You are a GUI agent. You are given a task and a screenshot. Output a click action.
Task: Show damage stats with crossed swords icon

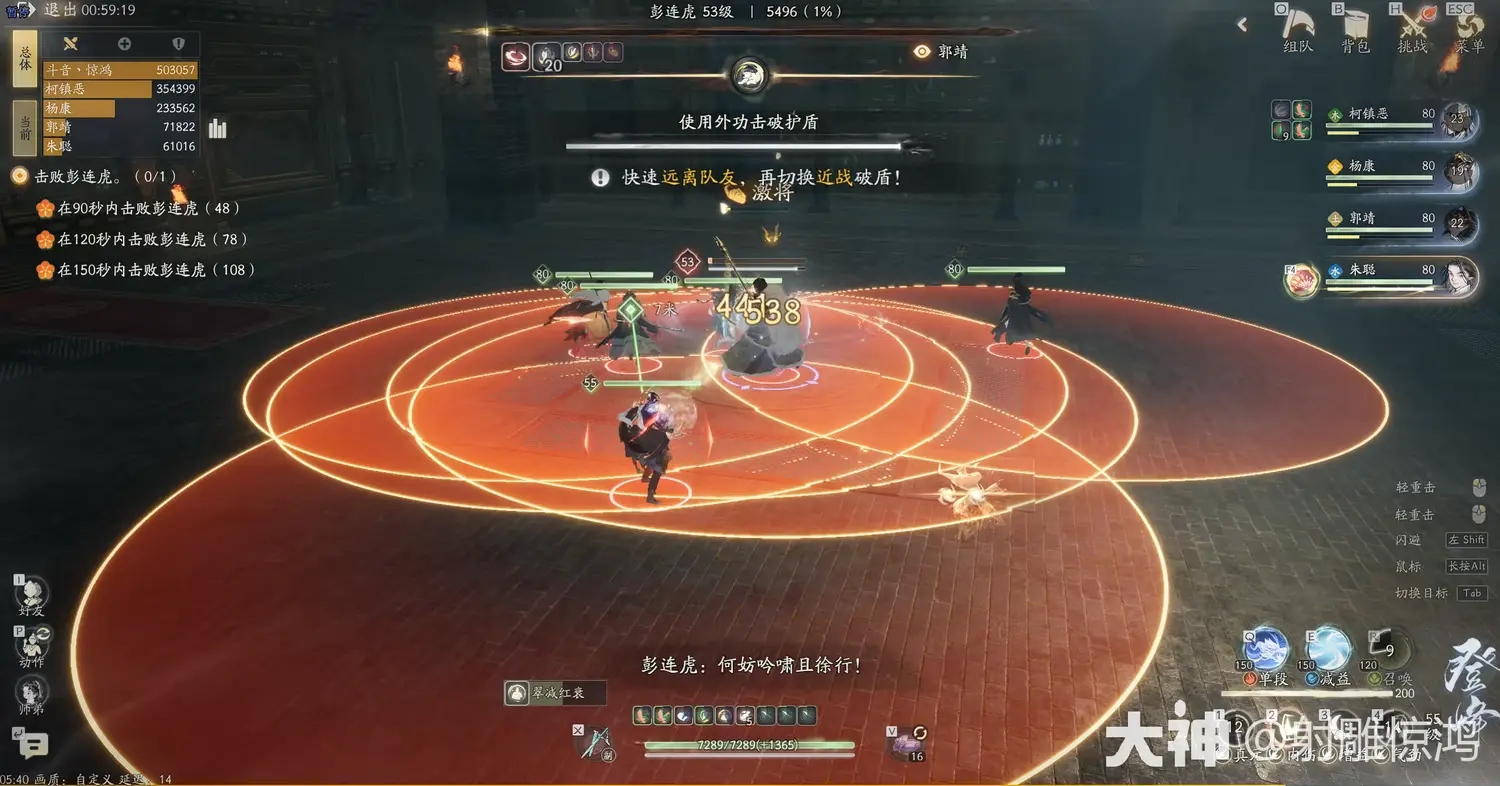pos(70,44)
